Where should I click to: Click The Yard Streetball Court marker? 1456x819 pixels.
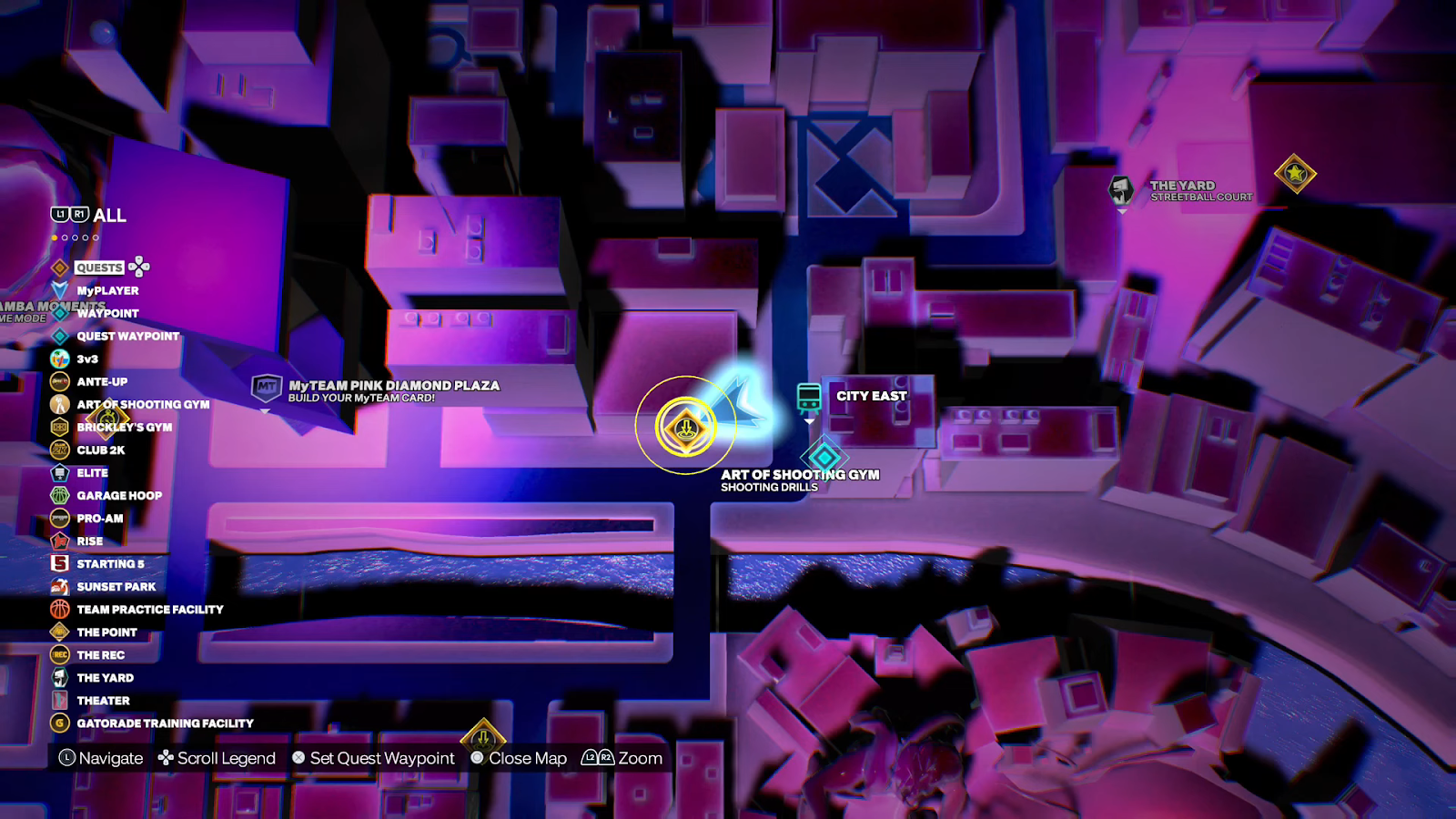(1121, 190)
